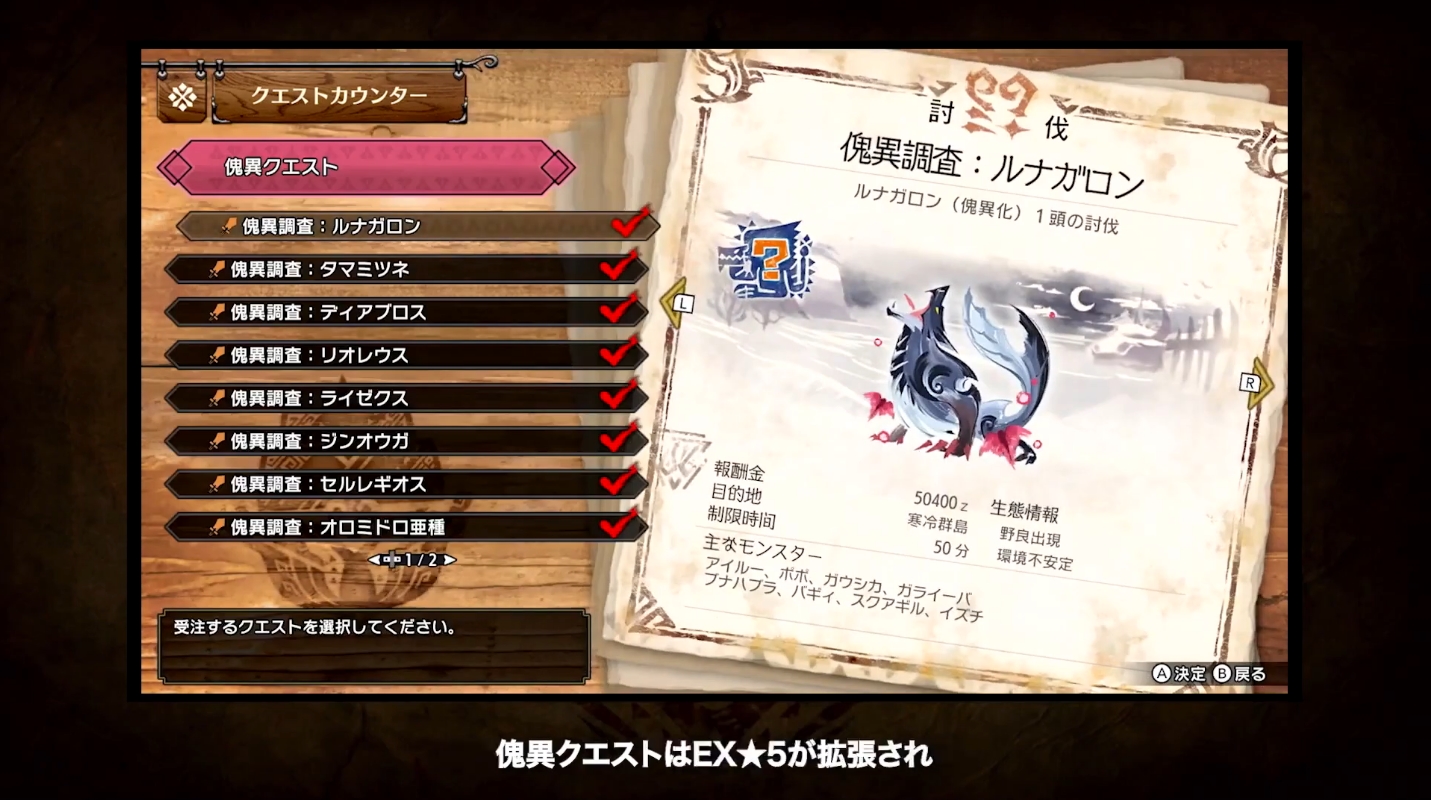Flip to the next quest detail page
This screenshot has width=1431, height=800.
coord(1256,383)
